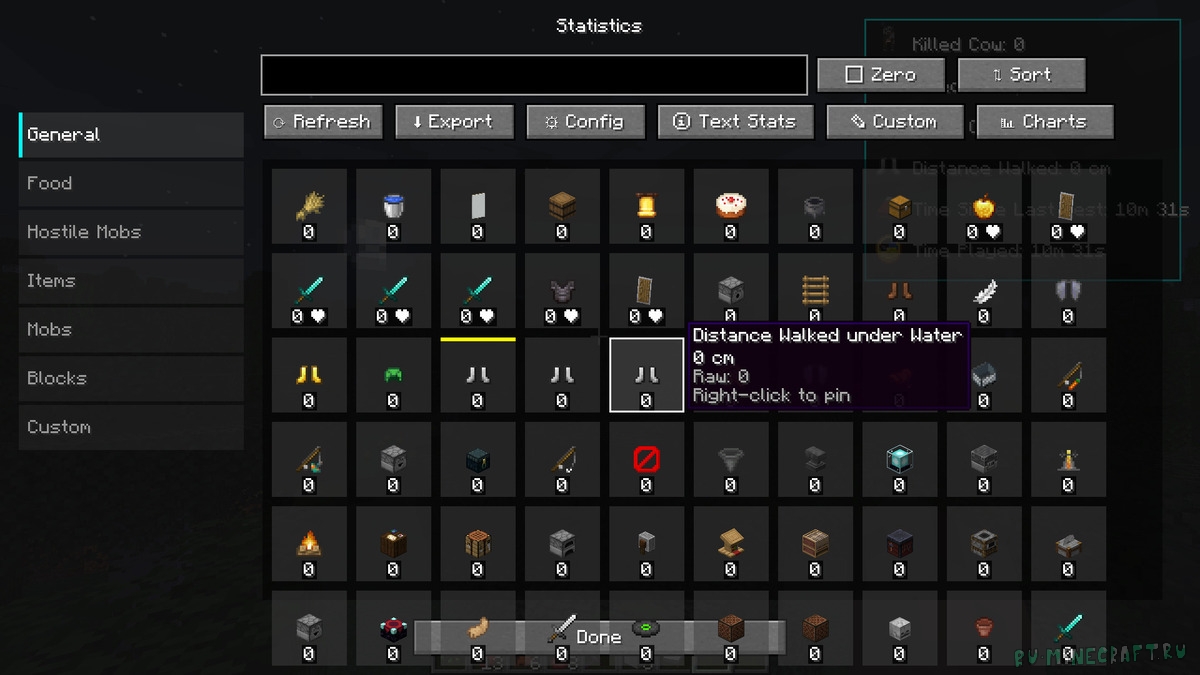Click the red barrier statistic tile

[x=646, y=460]
